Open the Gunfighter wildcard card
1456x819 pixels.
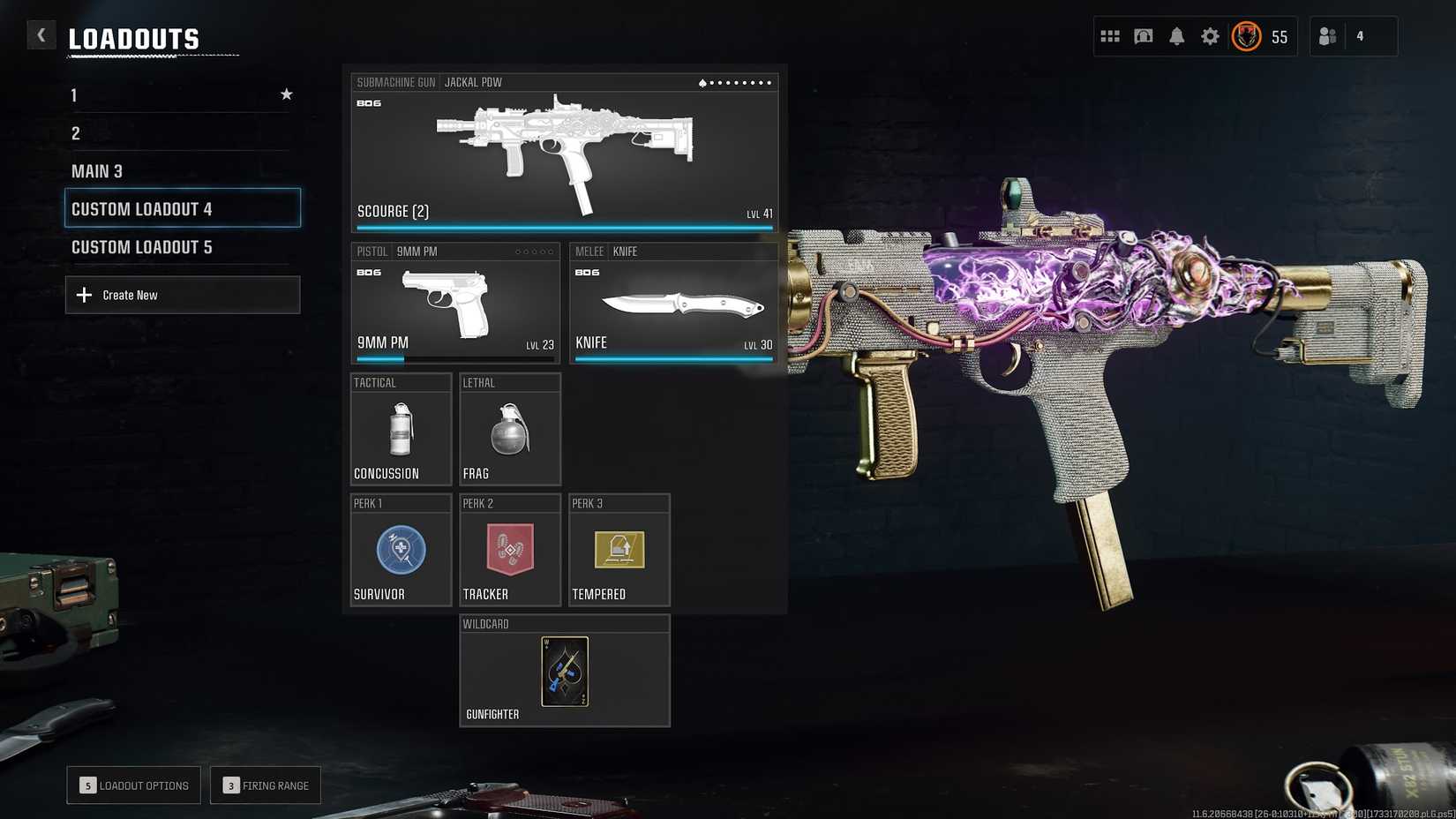pyautogui.click(x=564, y=672)
